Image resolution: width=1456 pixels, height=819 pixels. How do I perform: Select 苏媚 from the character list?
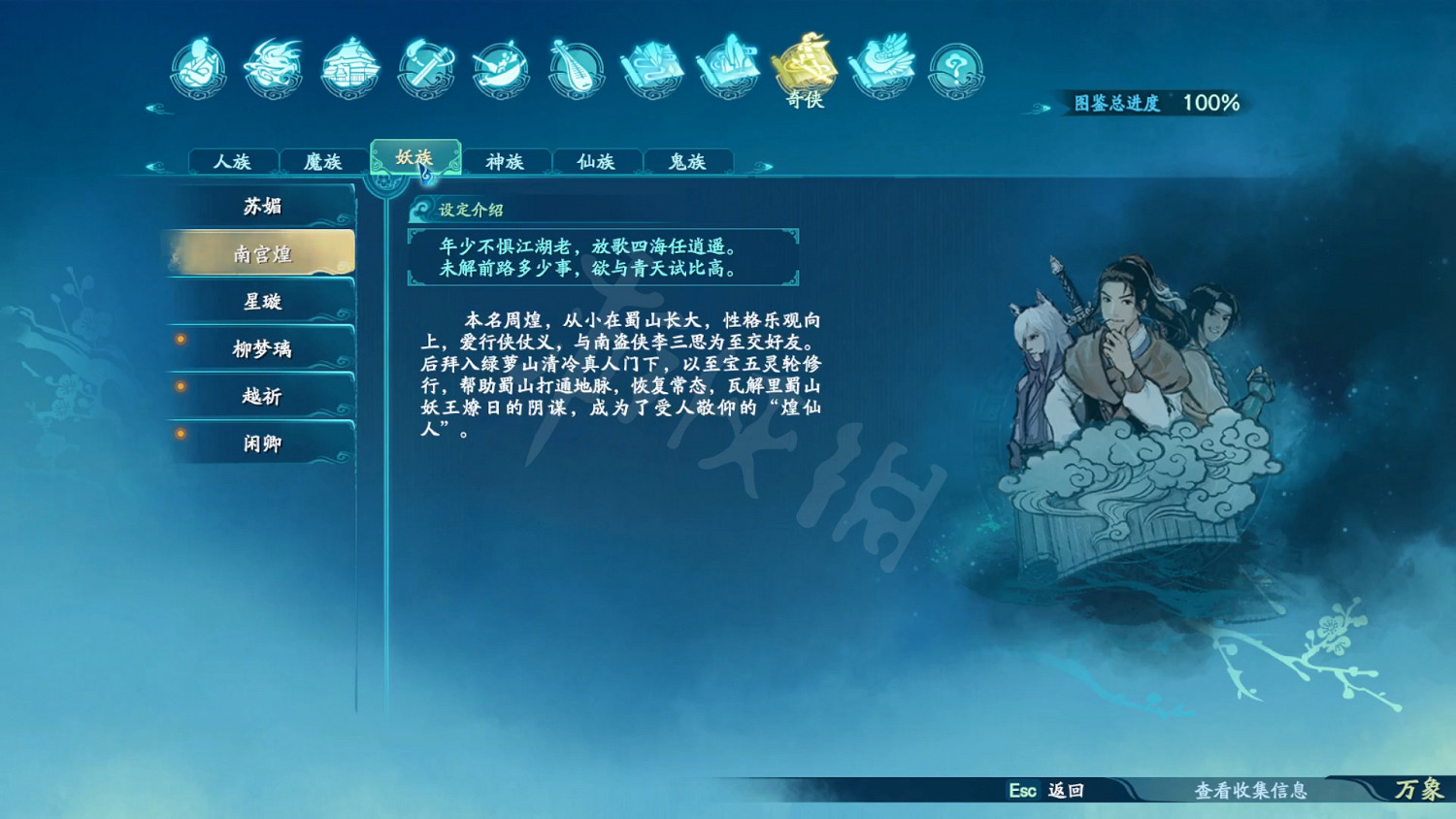pyautogui.click(x=262, y=207)
